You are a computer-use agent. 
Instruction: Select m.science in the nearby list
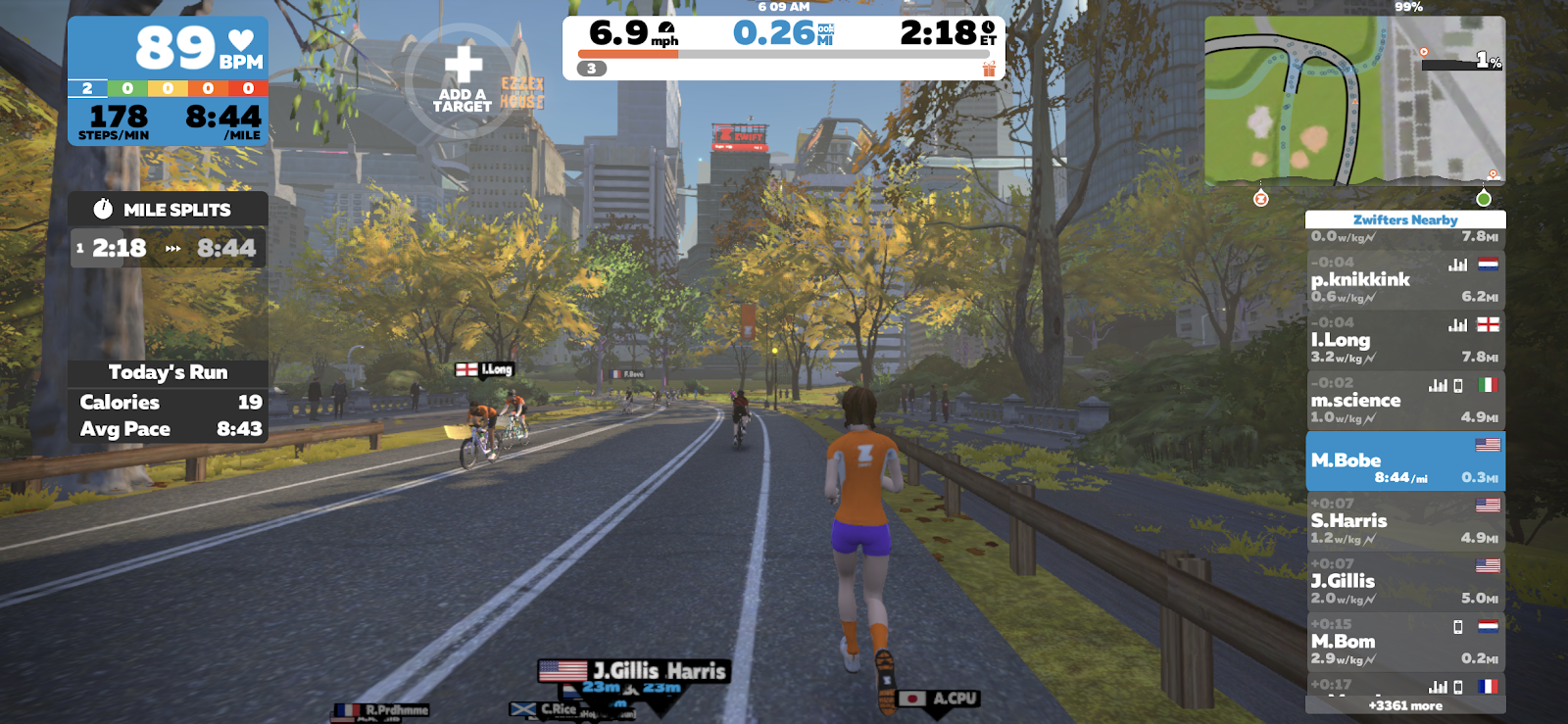(1404, 401)
